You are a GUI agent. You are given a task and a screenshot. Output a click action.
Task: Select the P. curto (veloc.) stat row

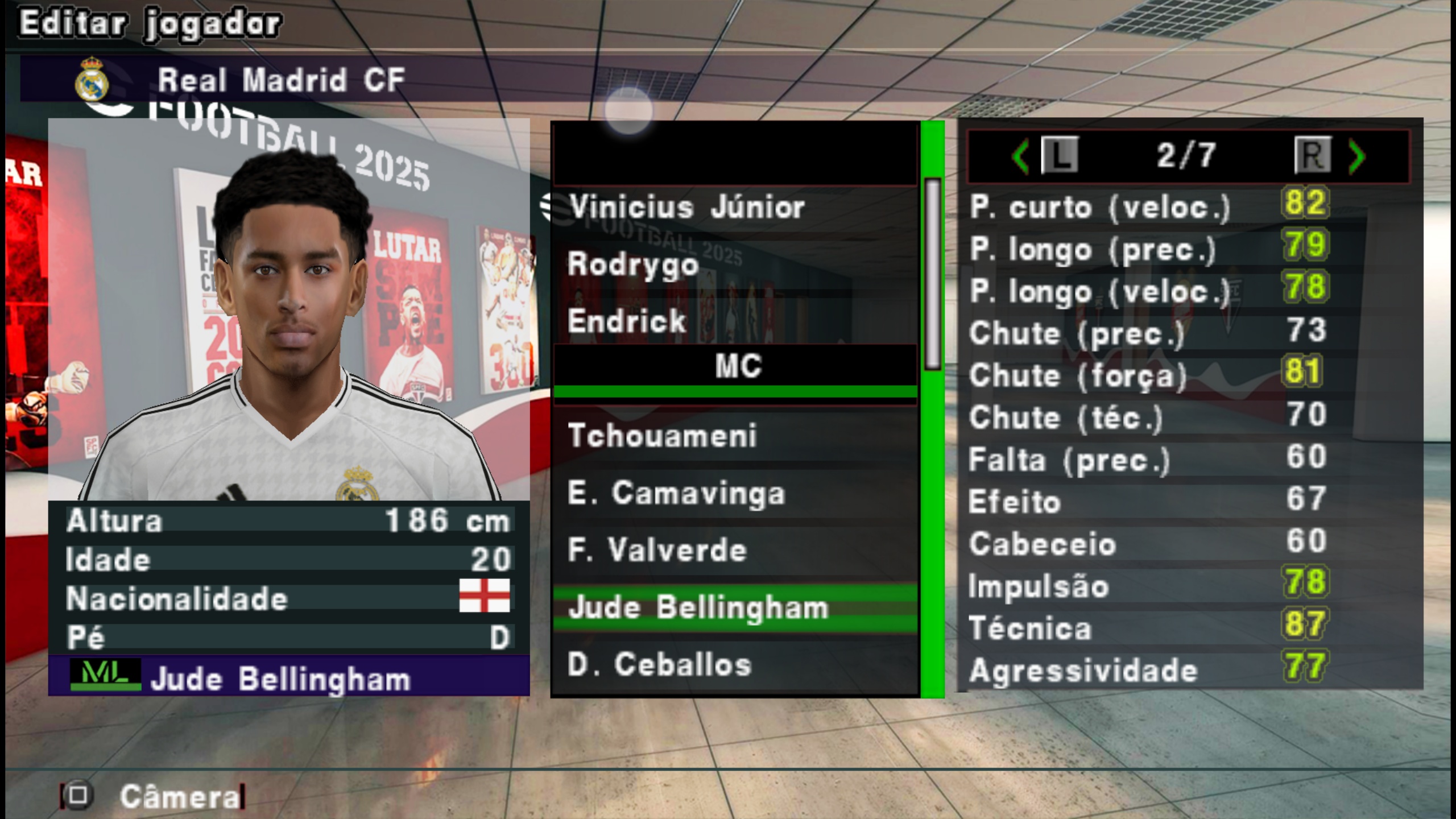point(1149,206)
